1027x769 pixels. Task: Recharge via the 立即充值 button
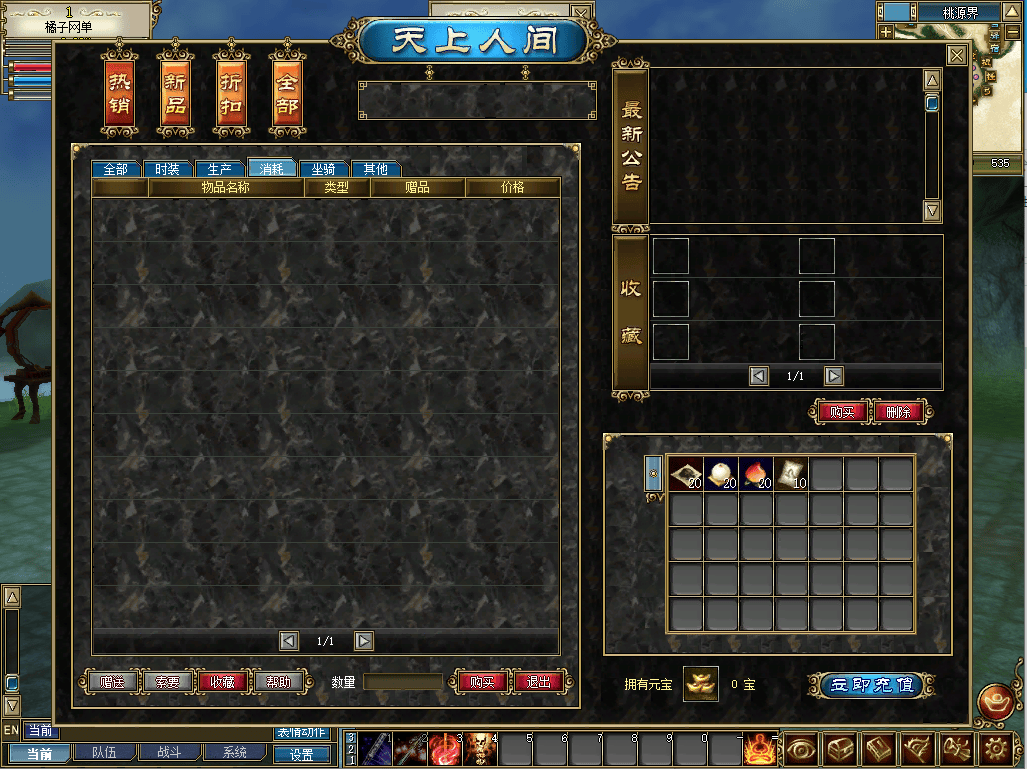coord(871,685)
